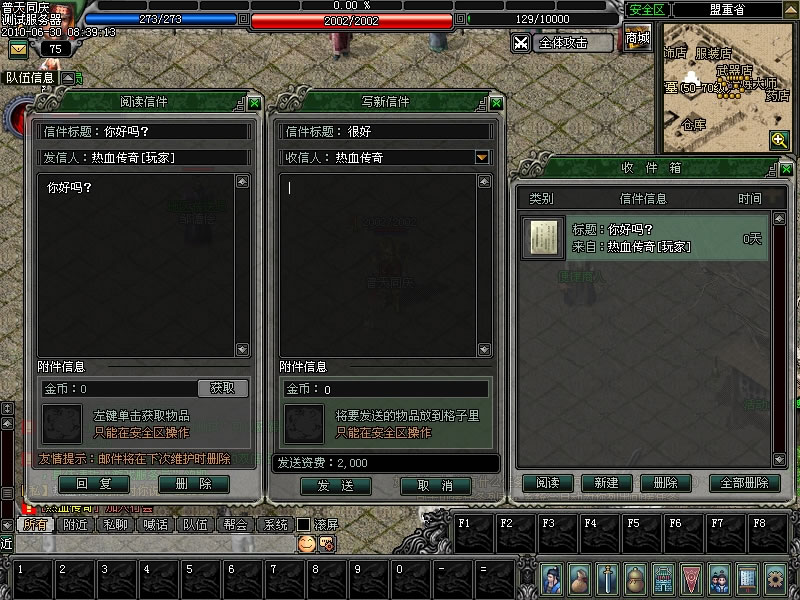Open the gear settings icon

point(775,578)
